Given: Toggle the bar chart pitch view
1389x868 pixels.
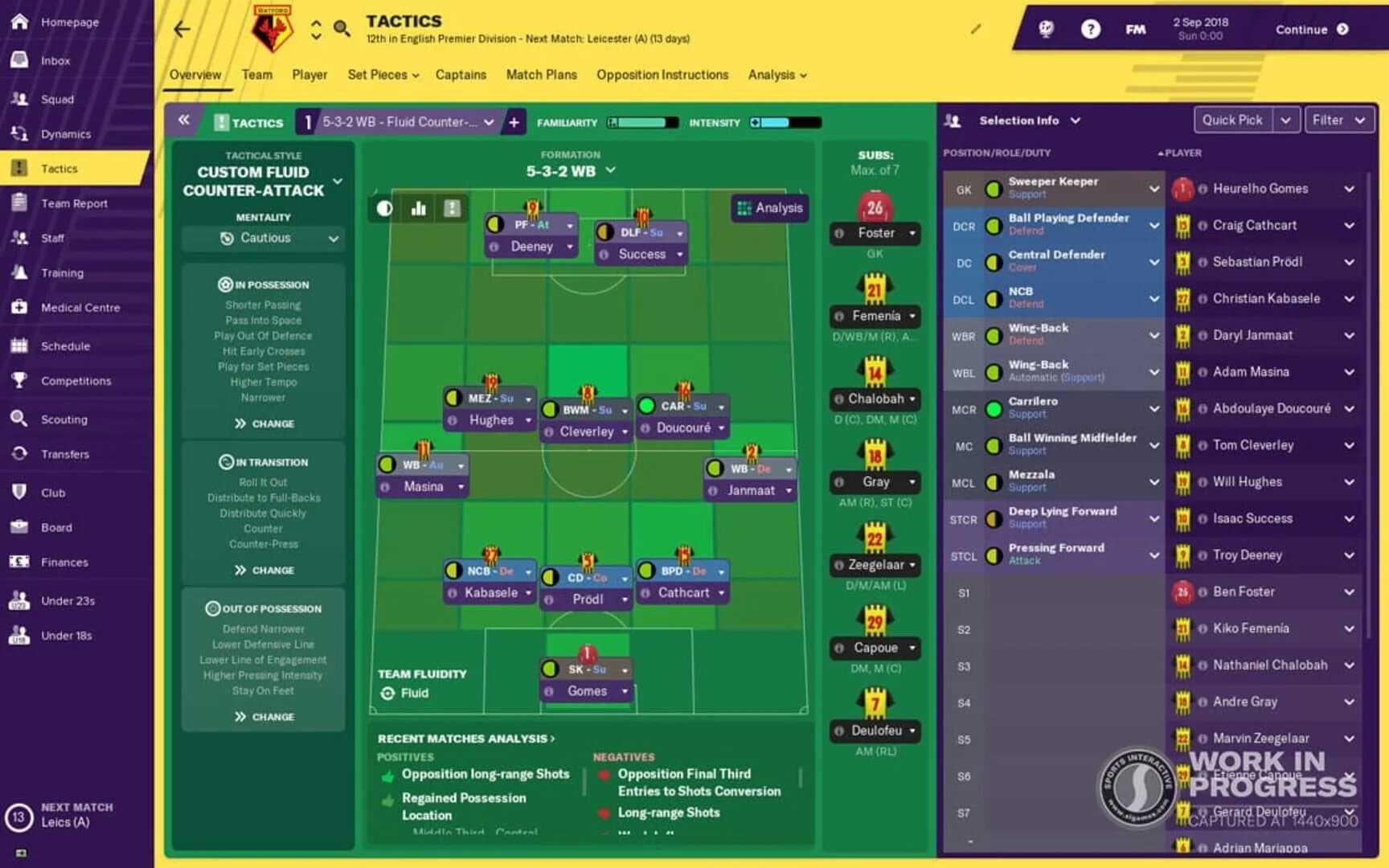Looking at the screenshot, I should coord(418,207).
